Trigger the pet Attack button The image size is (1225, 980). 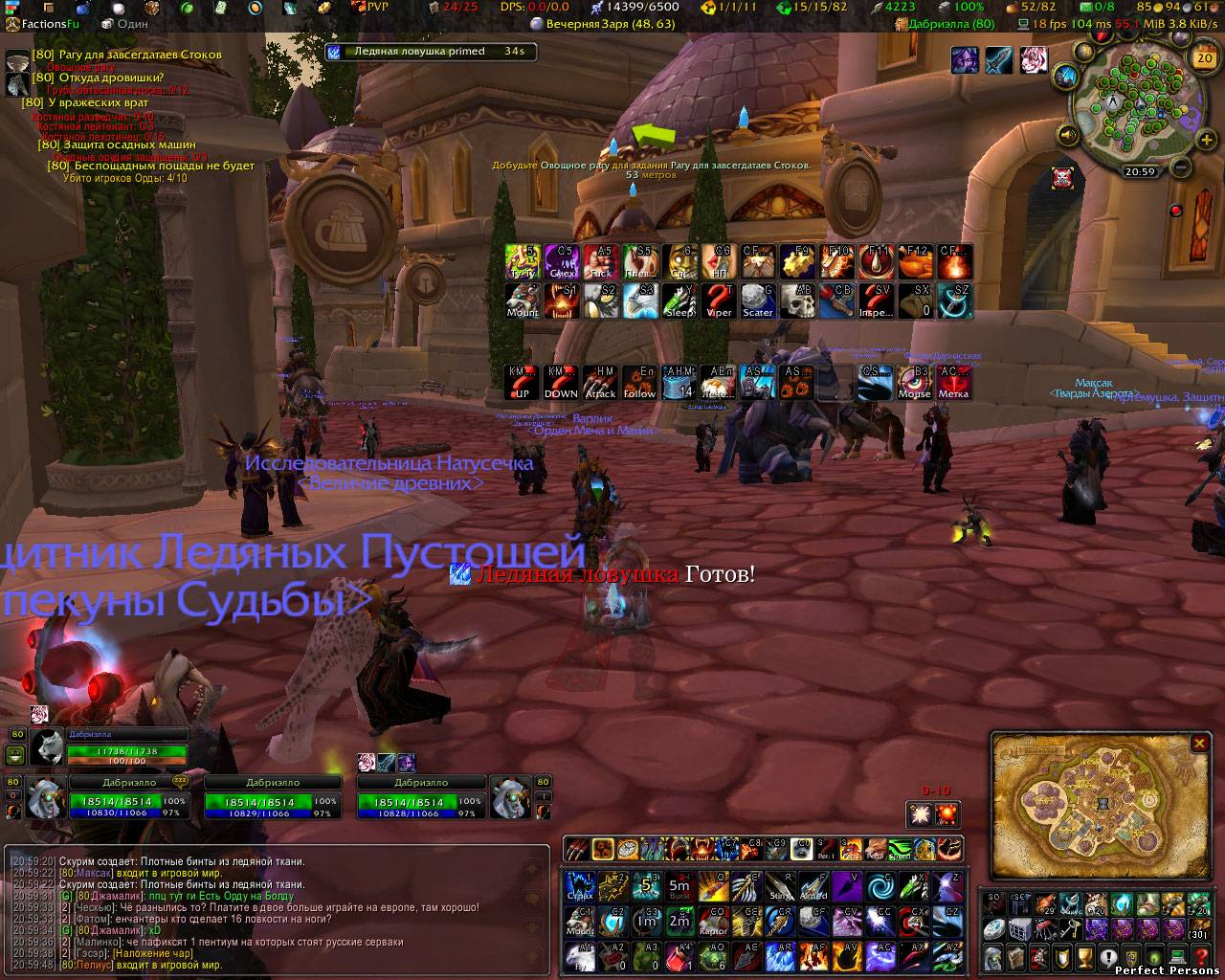pyautogui.click(x=600, y=382)
